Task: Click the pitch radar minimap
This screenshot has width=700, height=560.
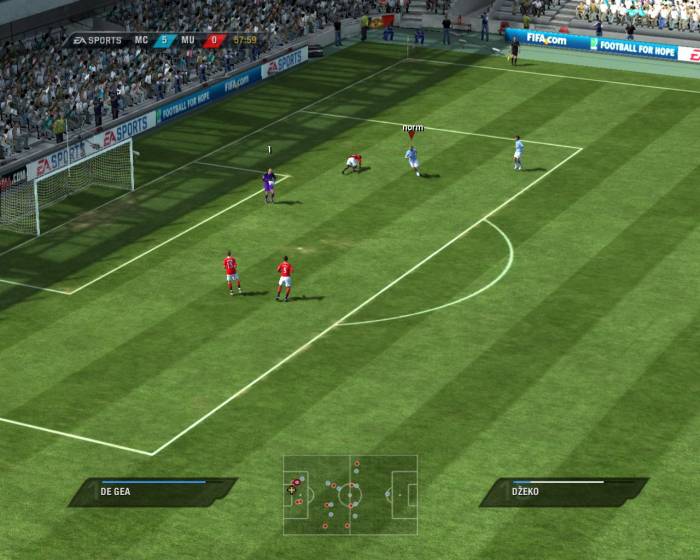Action: [350, 495]
